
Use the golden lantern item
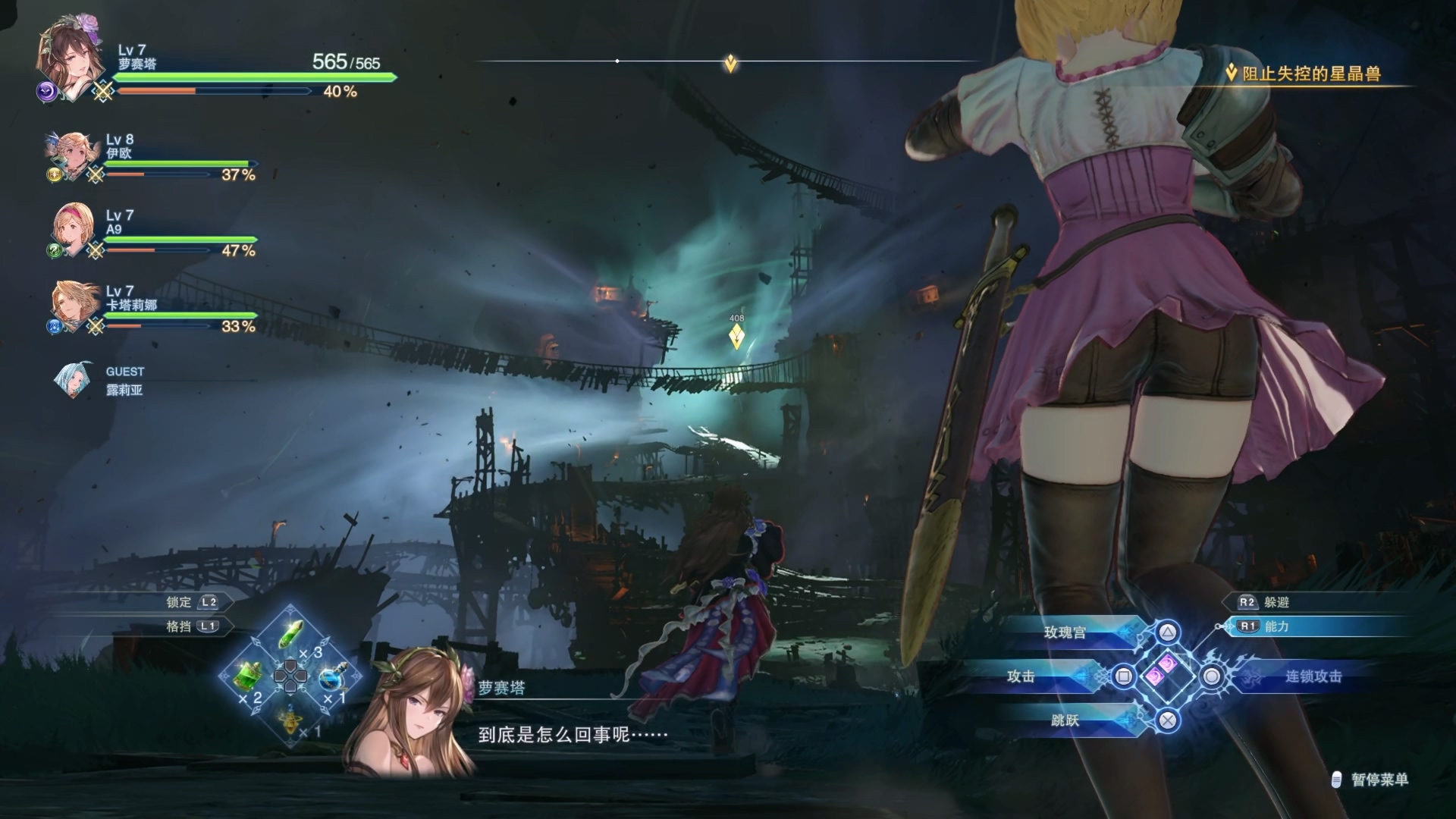point(290,718)
